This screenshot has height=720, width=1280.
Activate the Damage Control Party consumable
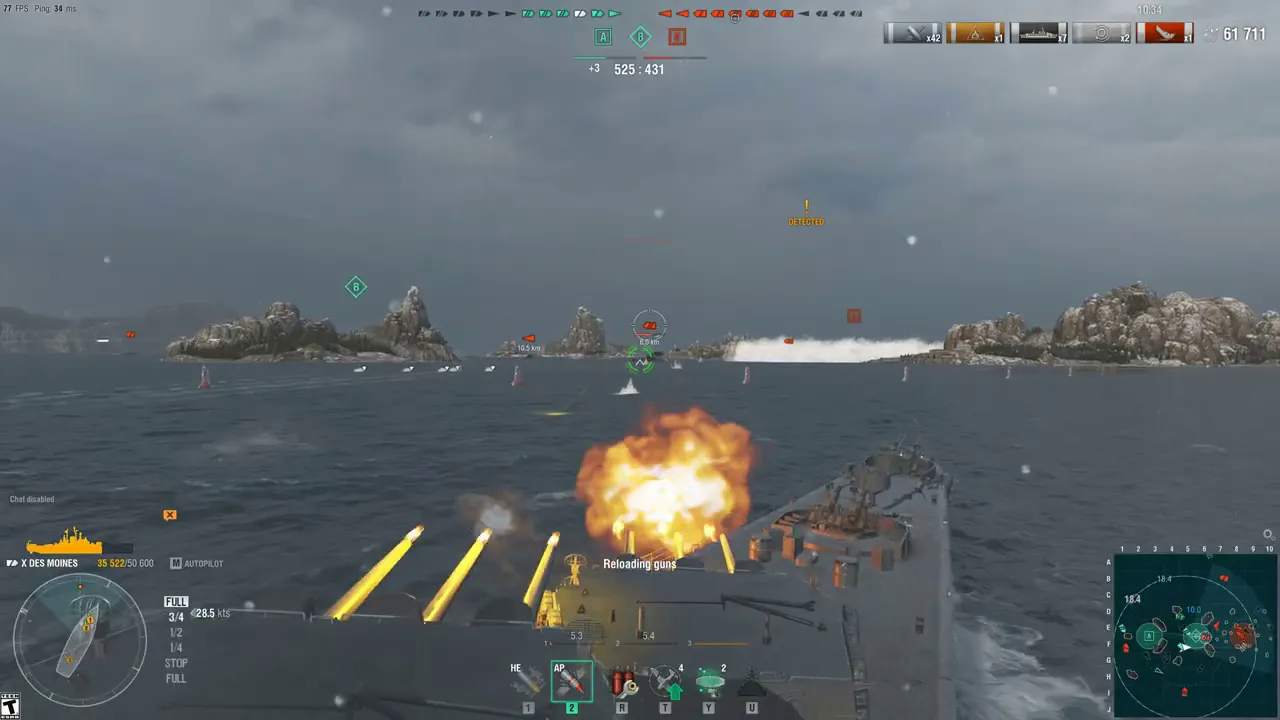622,682
